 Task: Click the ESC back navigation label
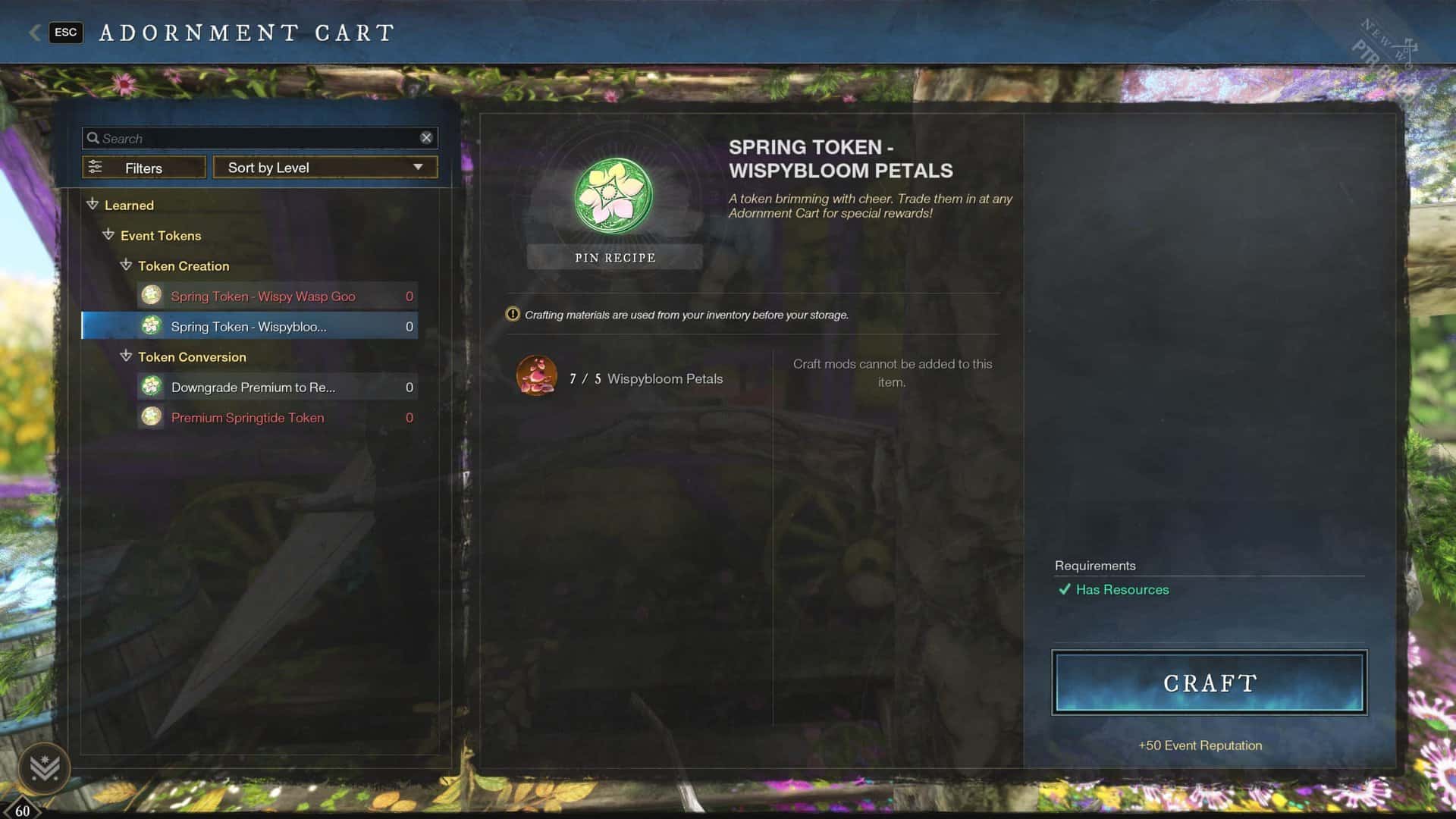click(x=65, y=33)
